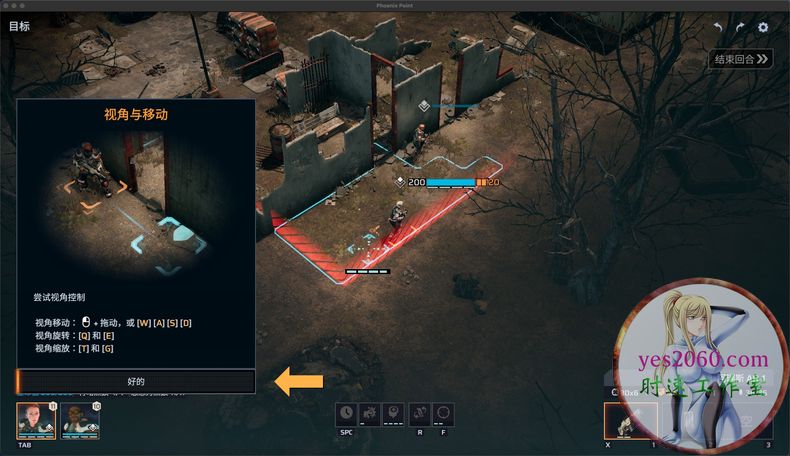Open the 目标 objectives panel

coord(19,26)
